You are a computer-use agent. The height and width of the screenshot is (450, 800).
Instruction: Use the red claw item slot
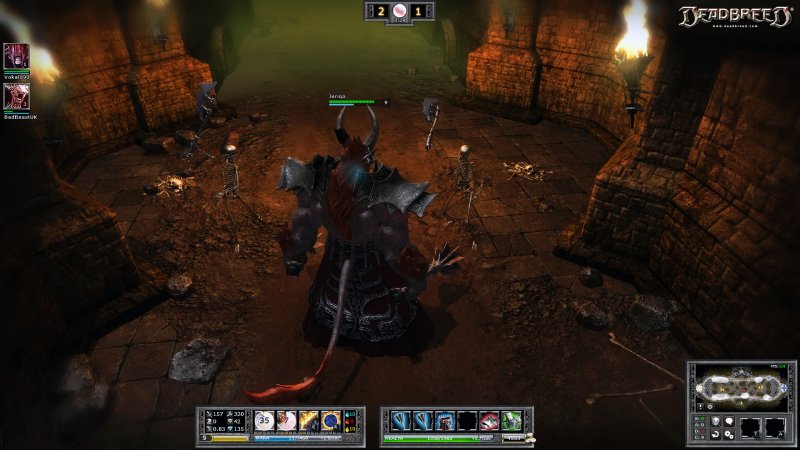pos(489,421)
